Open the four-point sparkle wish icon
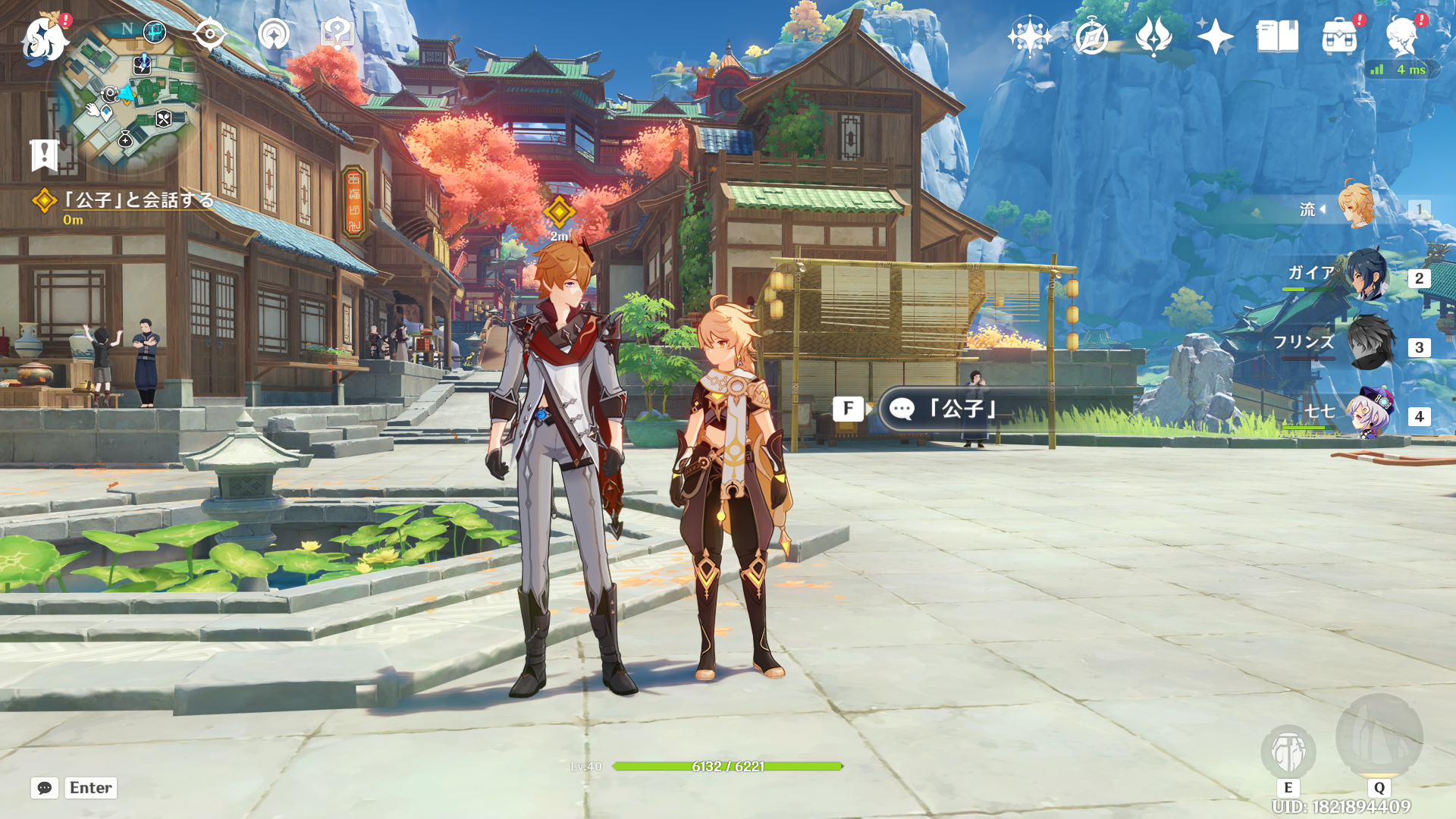Viewport: 1456px width, 819px height. pyautogui.click(x=1215, y=36)
